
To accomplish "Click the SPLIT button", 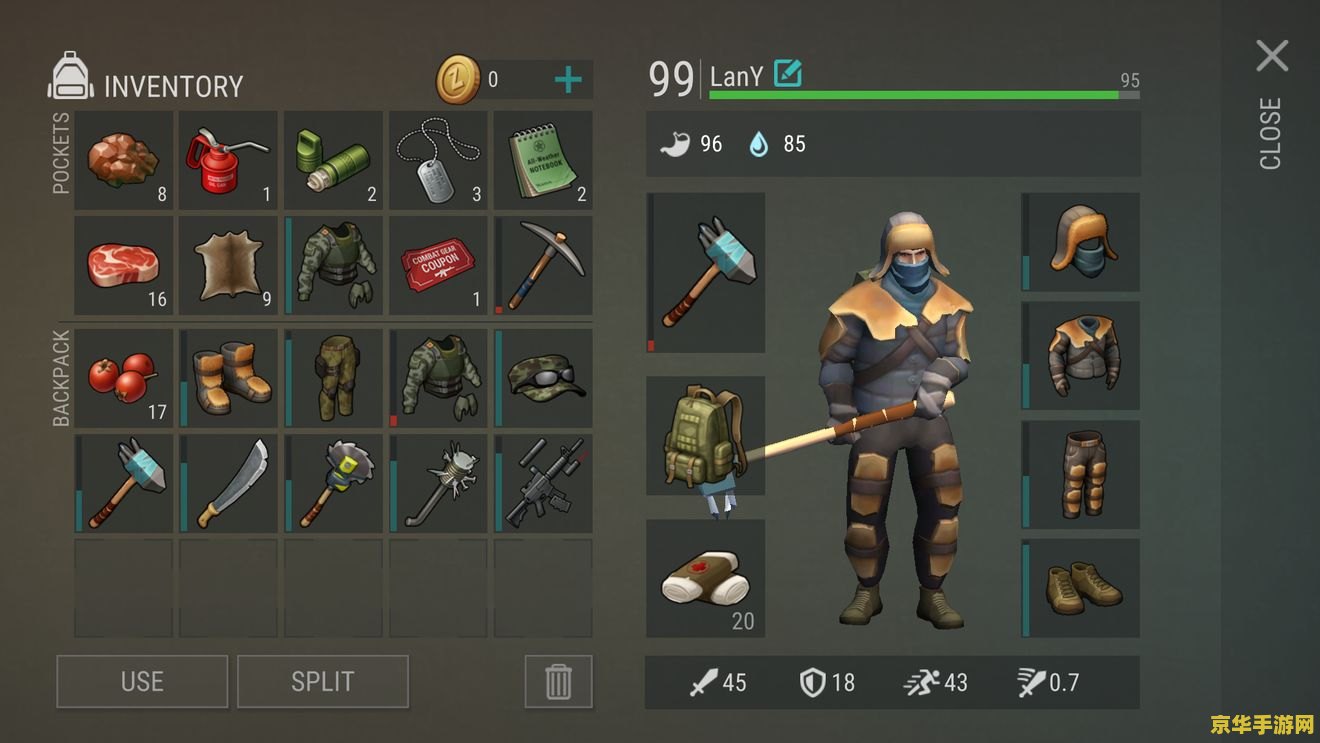I will tap(322, 681).
